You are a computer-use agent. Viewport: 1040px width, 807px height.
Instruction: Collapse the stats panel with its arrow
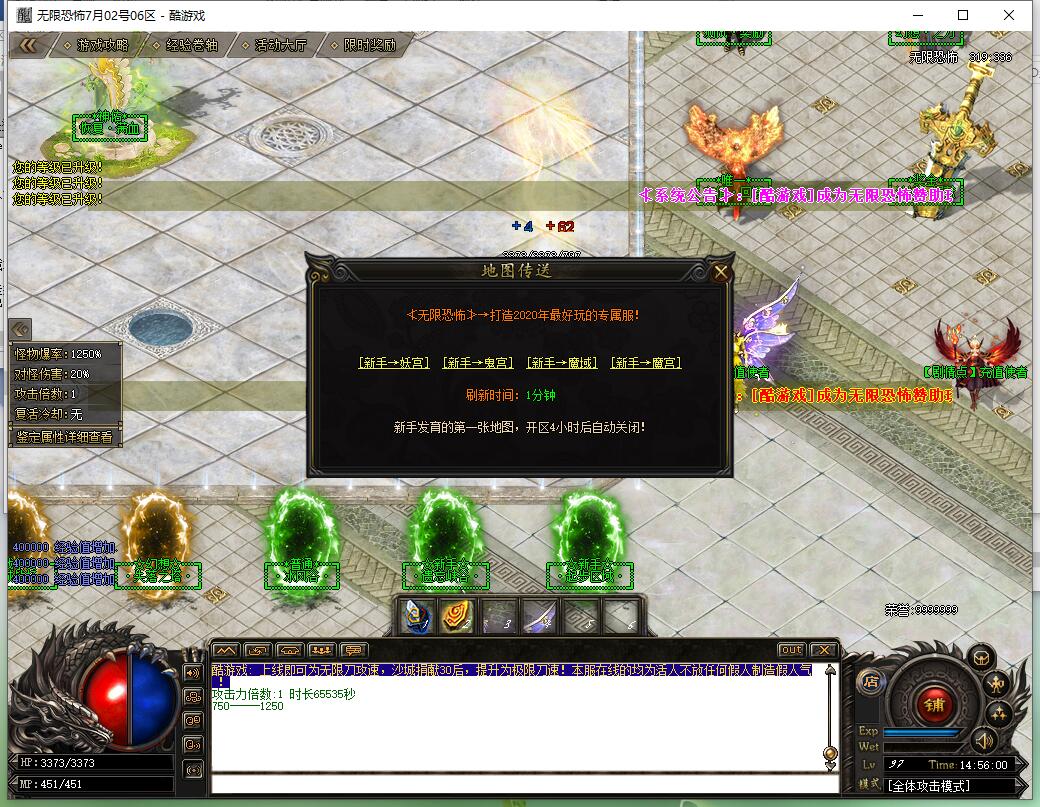21,329
